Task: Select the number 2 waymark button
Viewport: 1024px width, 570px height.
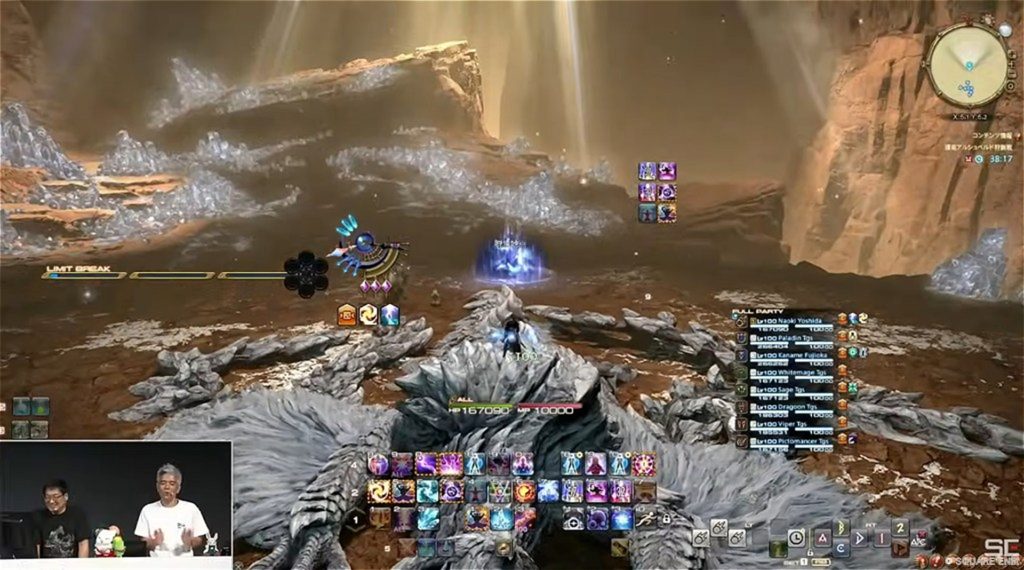Action: click(x=900, y=528)
